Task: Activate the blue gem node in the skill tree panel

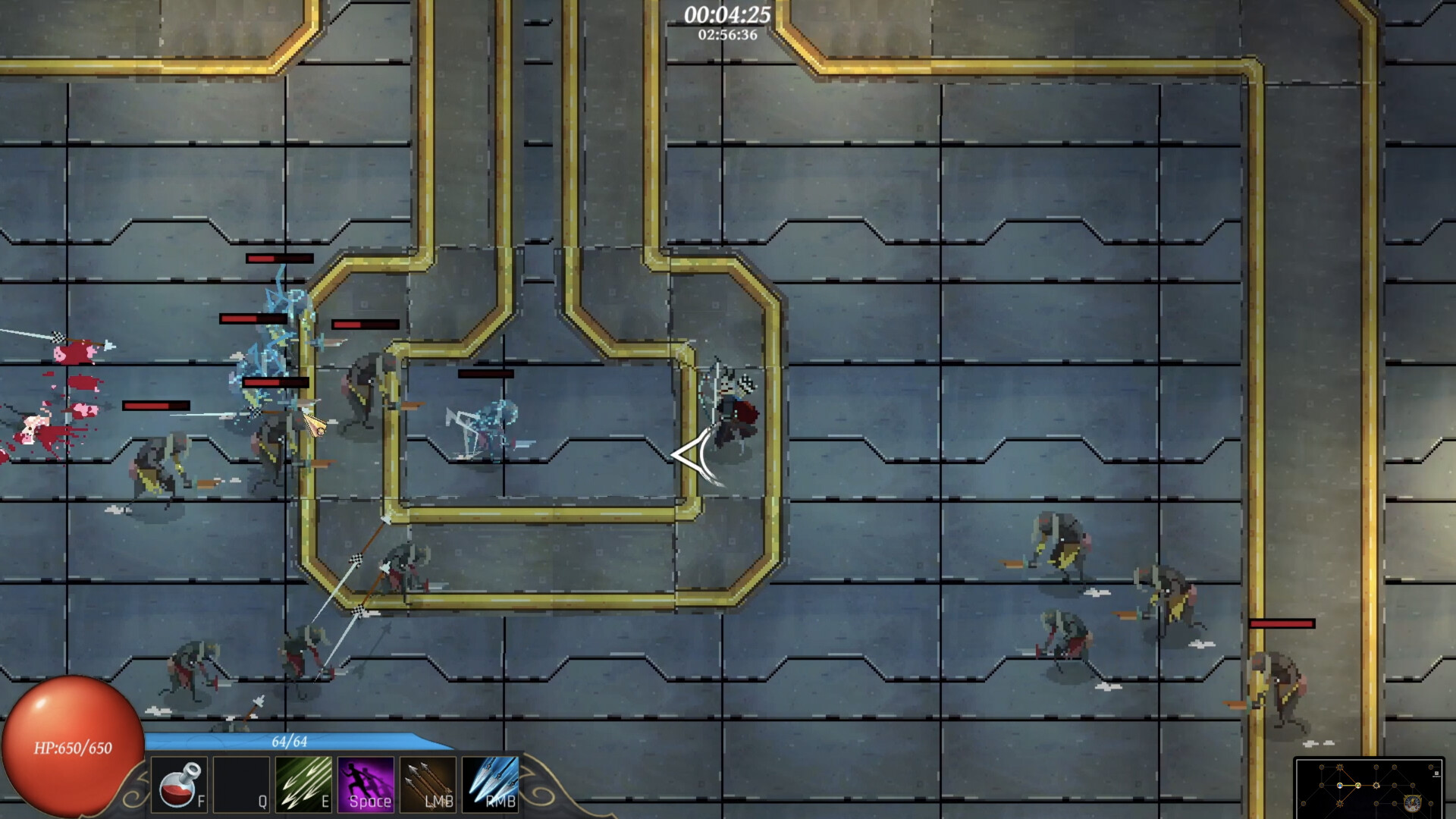Action: [1339, 786]
